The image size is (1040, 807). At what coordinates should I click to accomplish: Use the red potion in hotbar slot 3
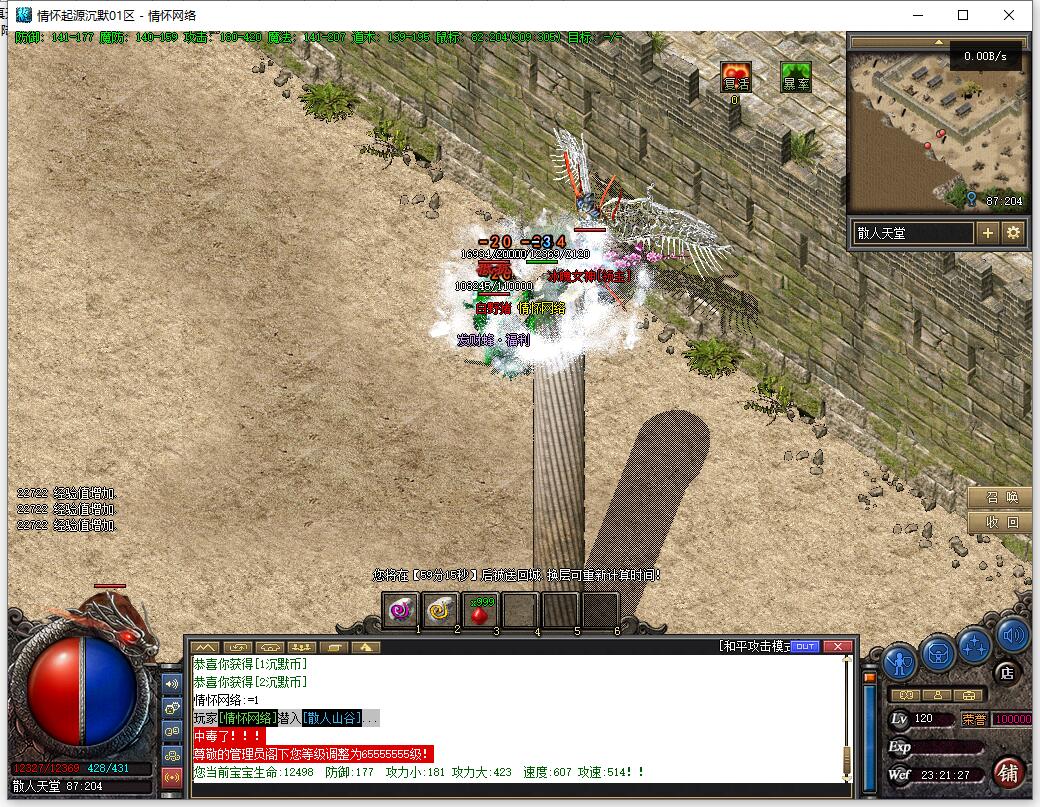point(481,609)
